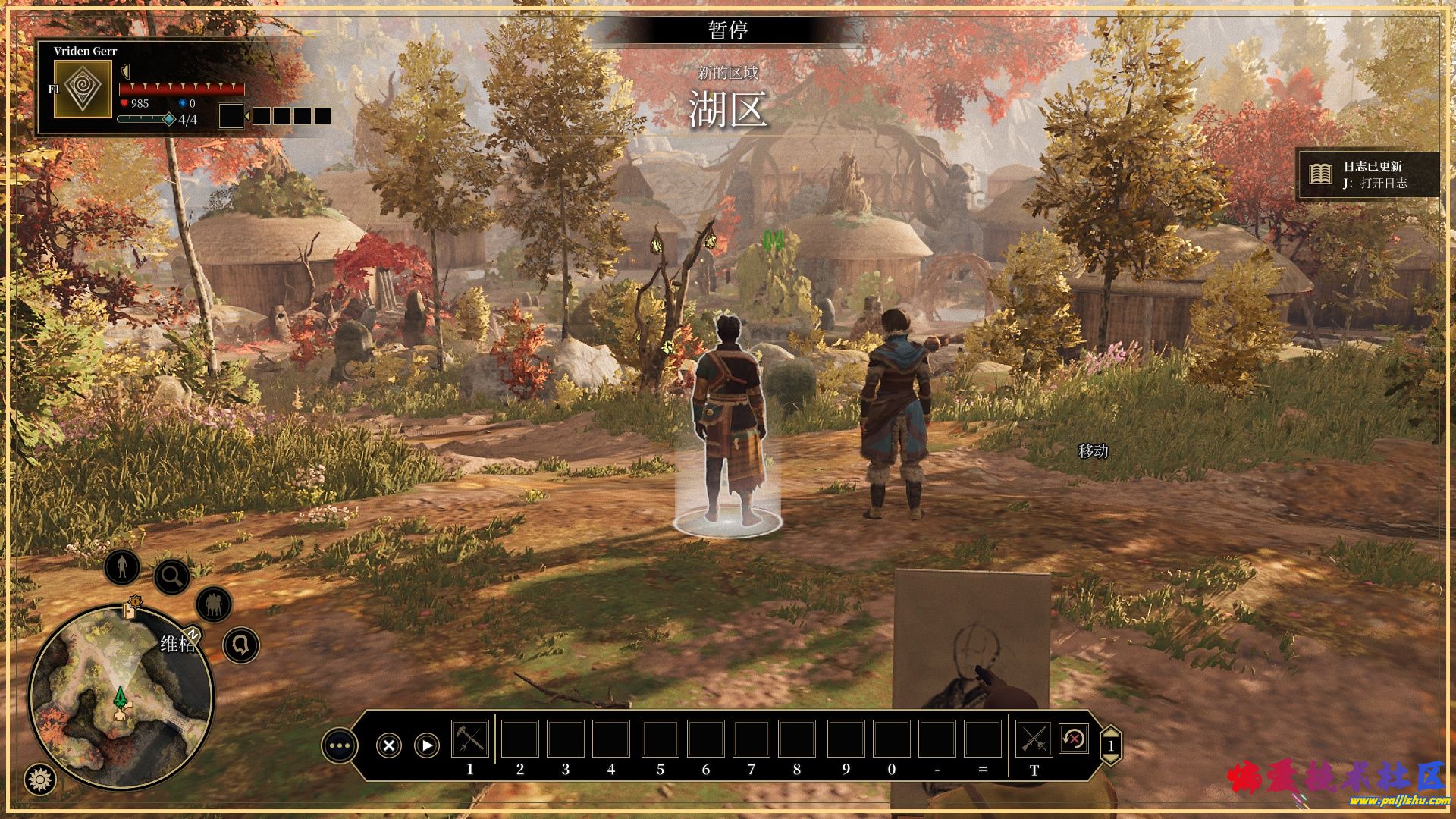Viewport: 1456px width, 819px height.
Task: Click the red X circular arrow icon
Action: click(x=1073, y=739)
